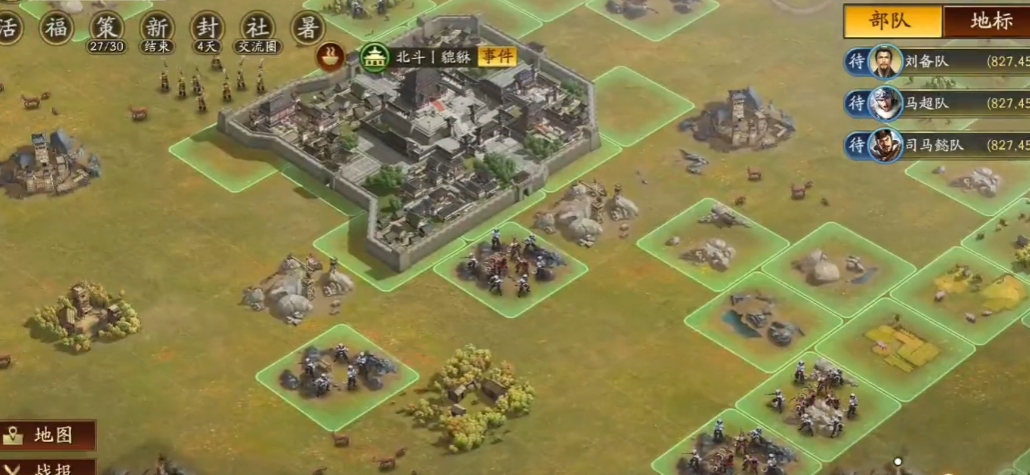Open the 策 strategy icon showing 27/30
The height and width of the screenshot is (475, 1030).
[106, 27]
